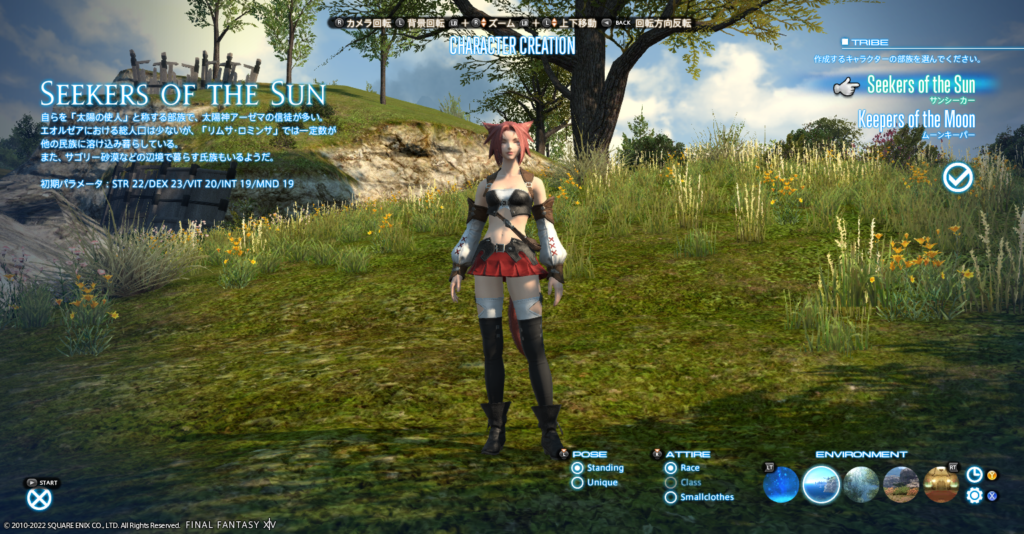This screenshot has width=1024, height=534.
Task: Select the rocky desert environment thumbnail
Action: (901, 485)
